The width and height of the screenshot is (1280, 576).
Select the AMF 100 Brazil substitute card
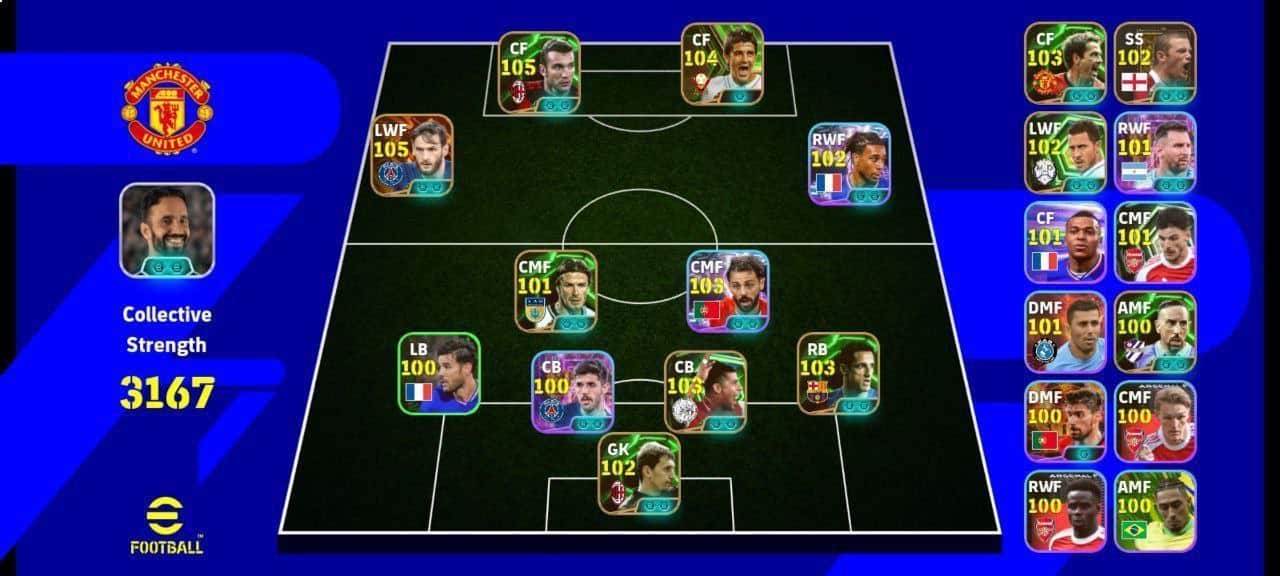[x=1155, y=511]
